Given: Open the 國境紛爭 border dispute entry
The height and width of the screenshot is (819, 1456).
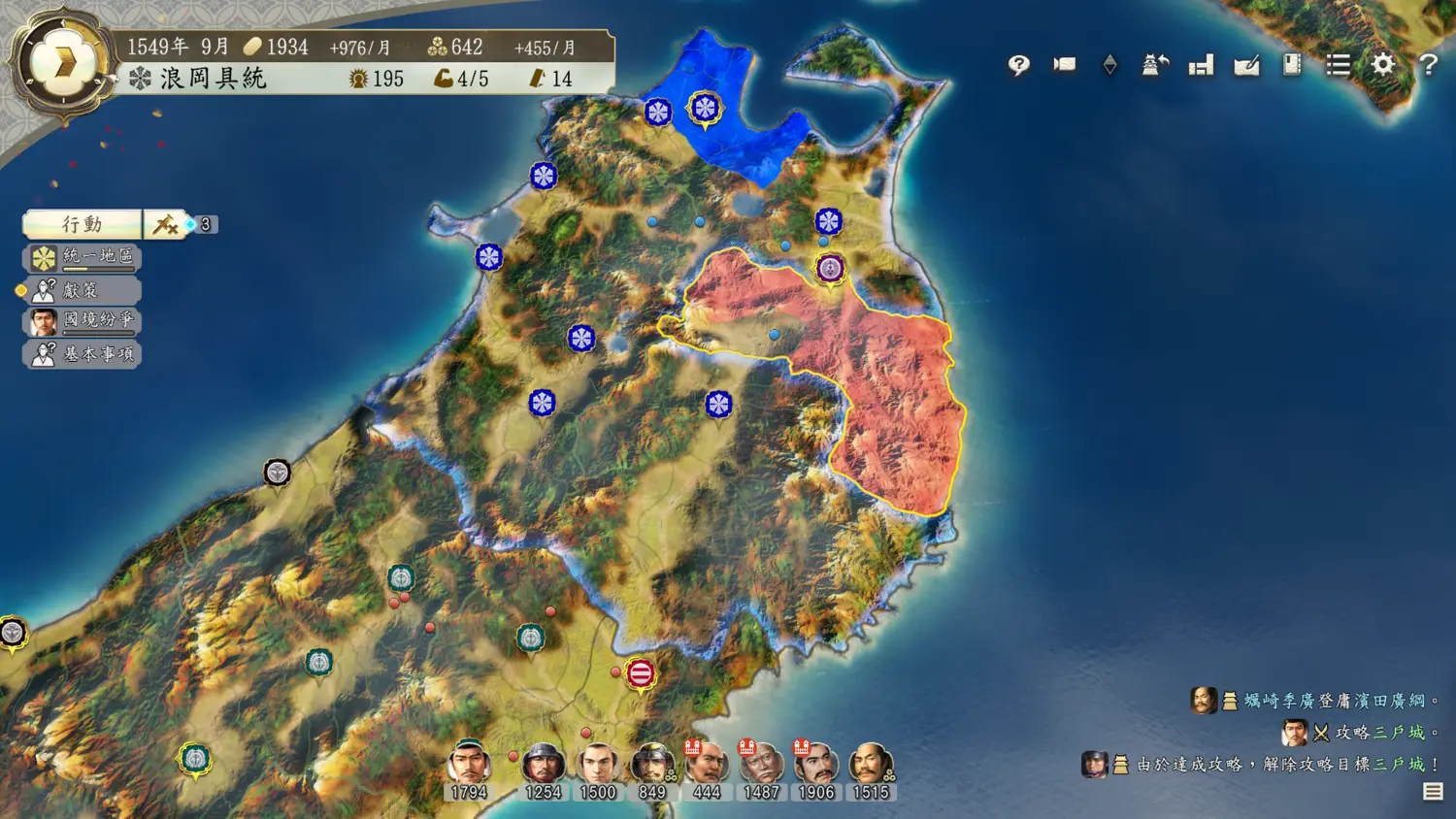Looking at the screenshot, I should point(83,321).
